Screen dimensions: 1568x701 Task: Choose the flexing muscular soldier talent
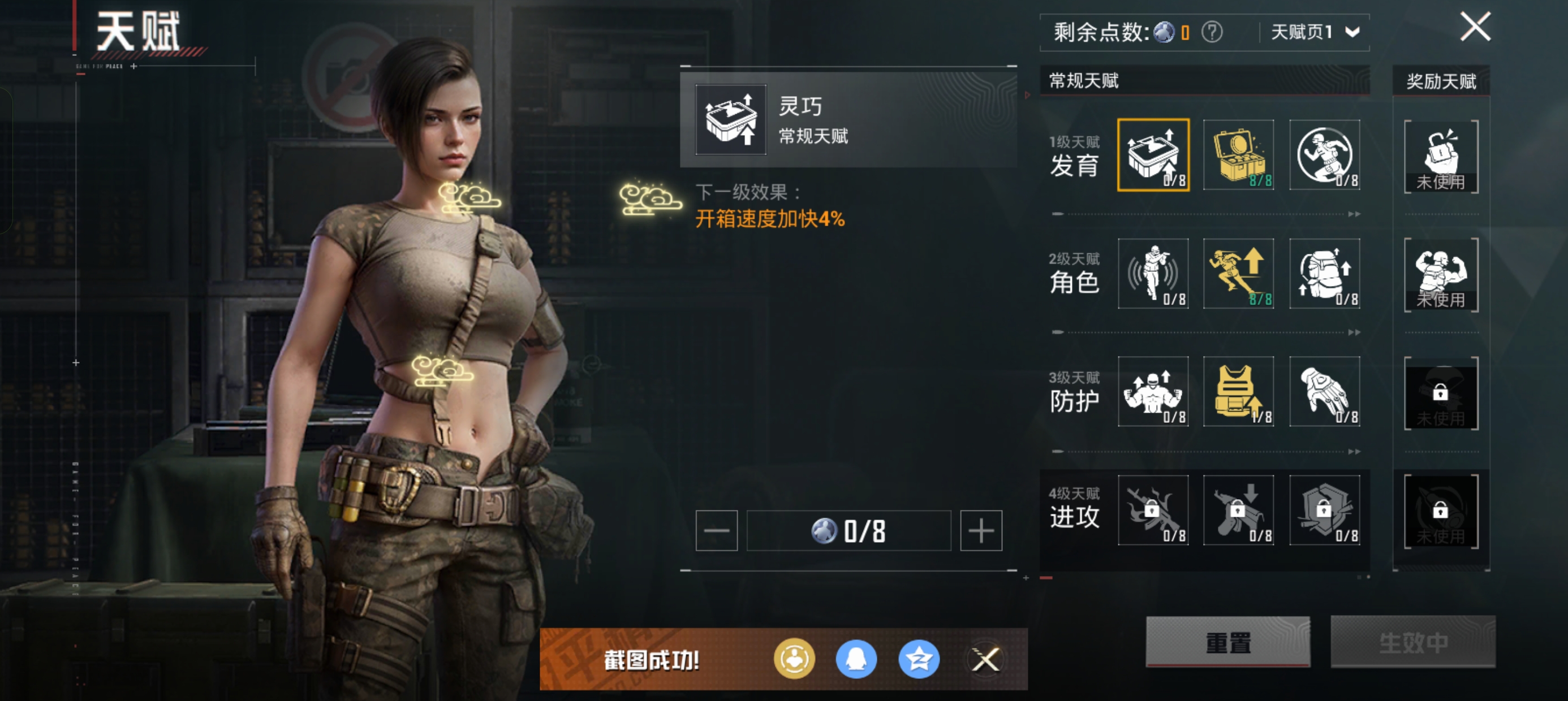[1153, 391]
